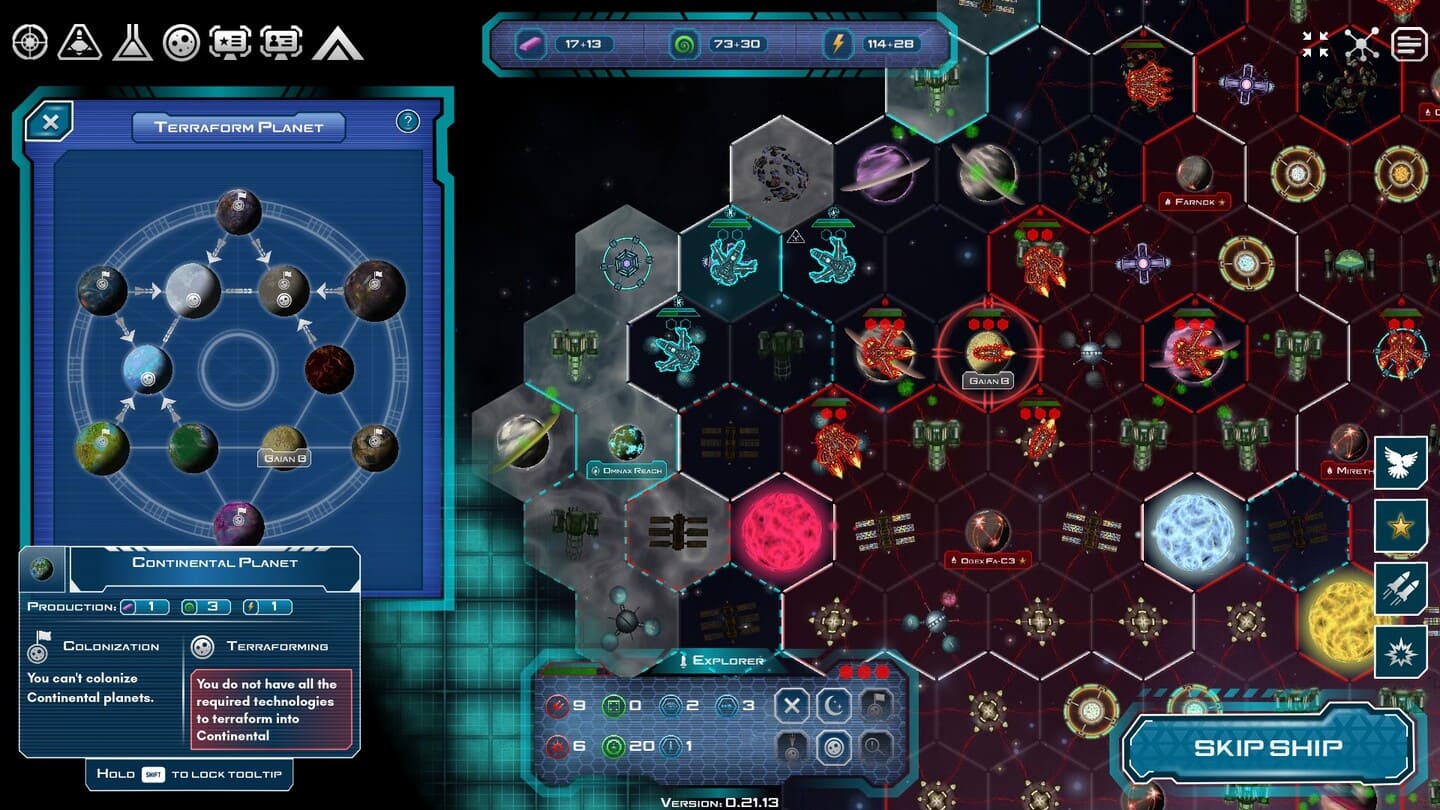Open the gold star side button
Viewport: 1440px width, 810px height.
1401,526
